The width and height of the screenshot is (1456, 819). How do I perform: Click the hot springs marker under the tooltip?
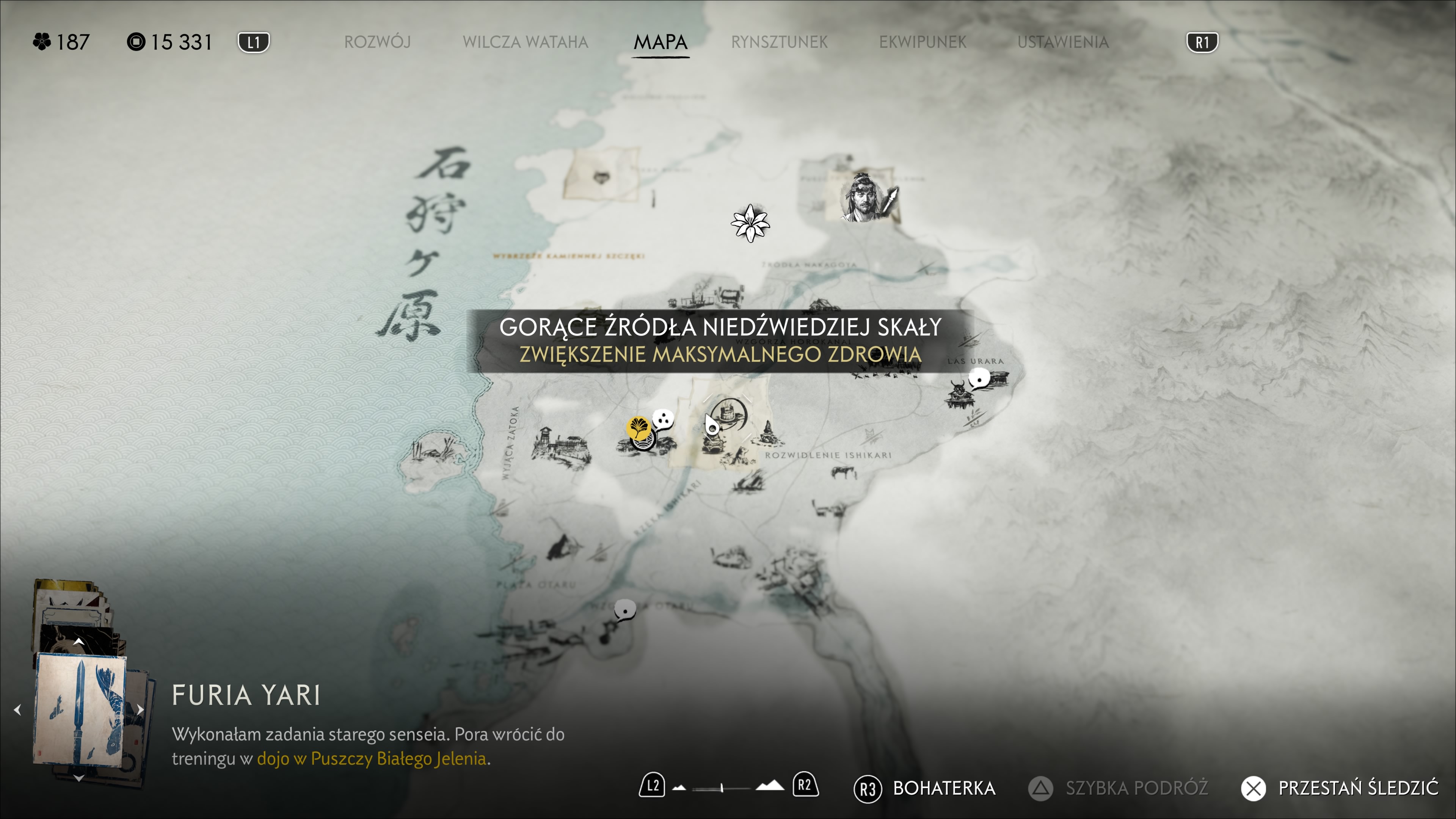click(x=728, y=417)
